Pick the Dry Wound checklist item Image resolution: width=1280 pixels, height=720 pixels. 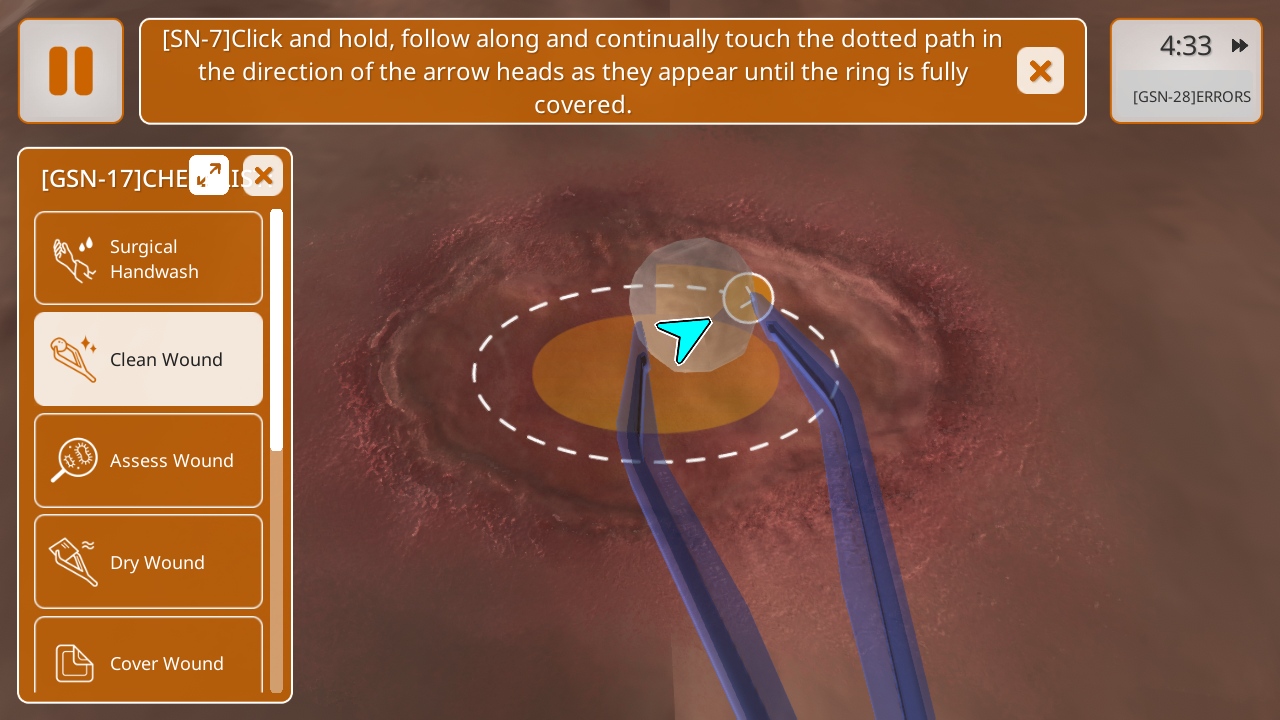pos(149,562)
